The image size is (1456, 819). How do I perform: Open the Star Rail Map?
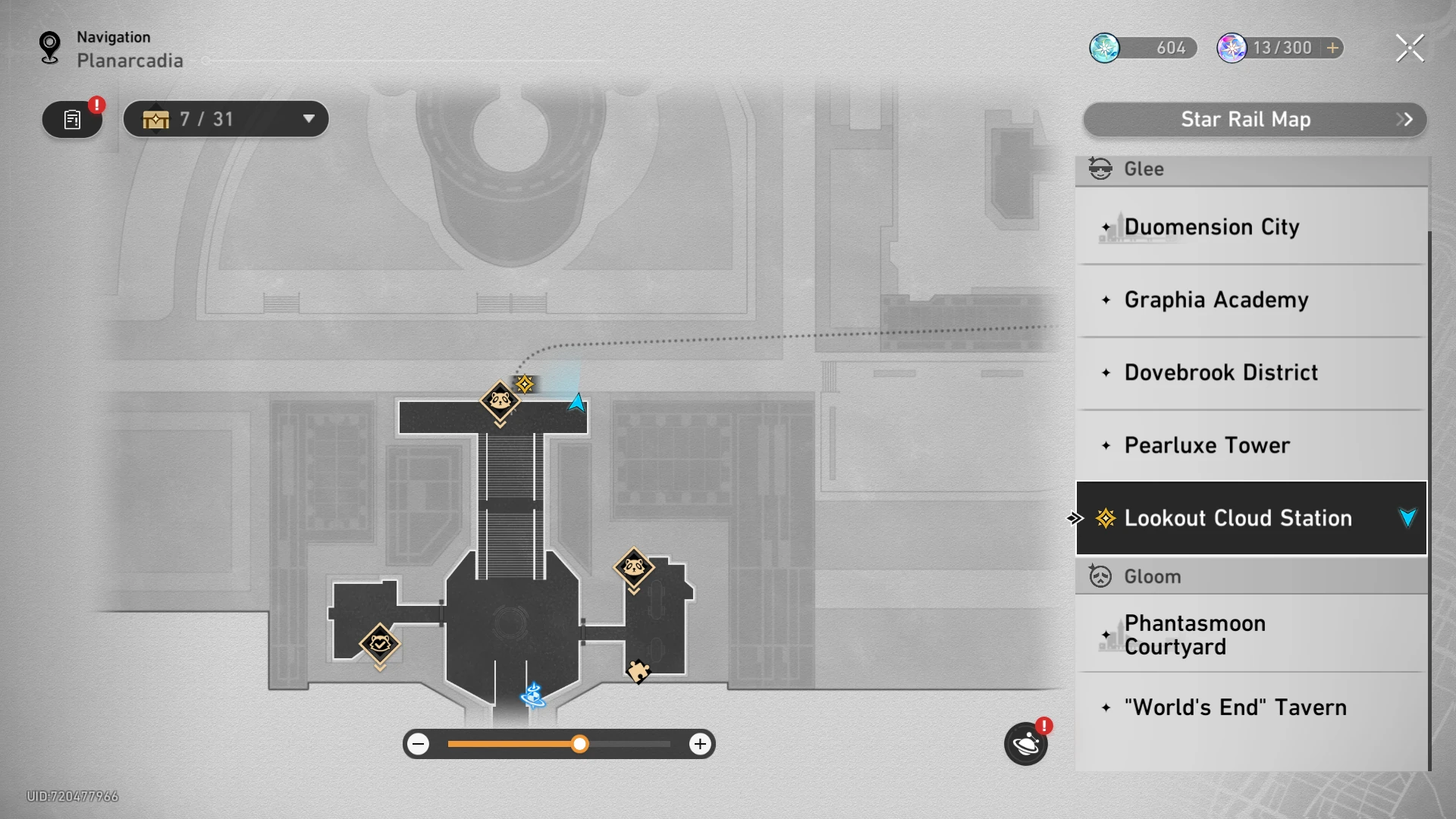[x=1254, y=120]
